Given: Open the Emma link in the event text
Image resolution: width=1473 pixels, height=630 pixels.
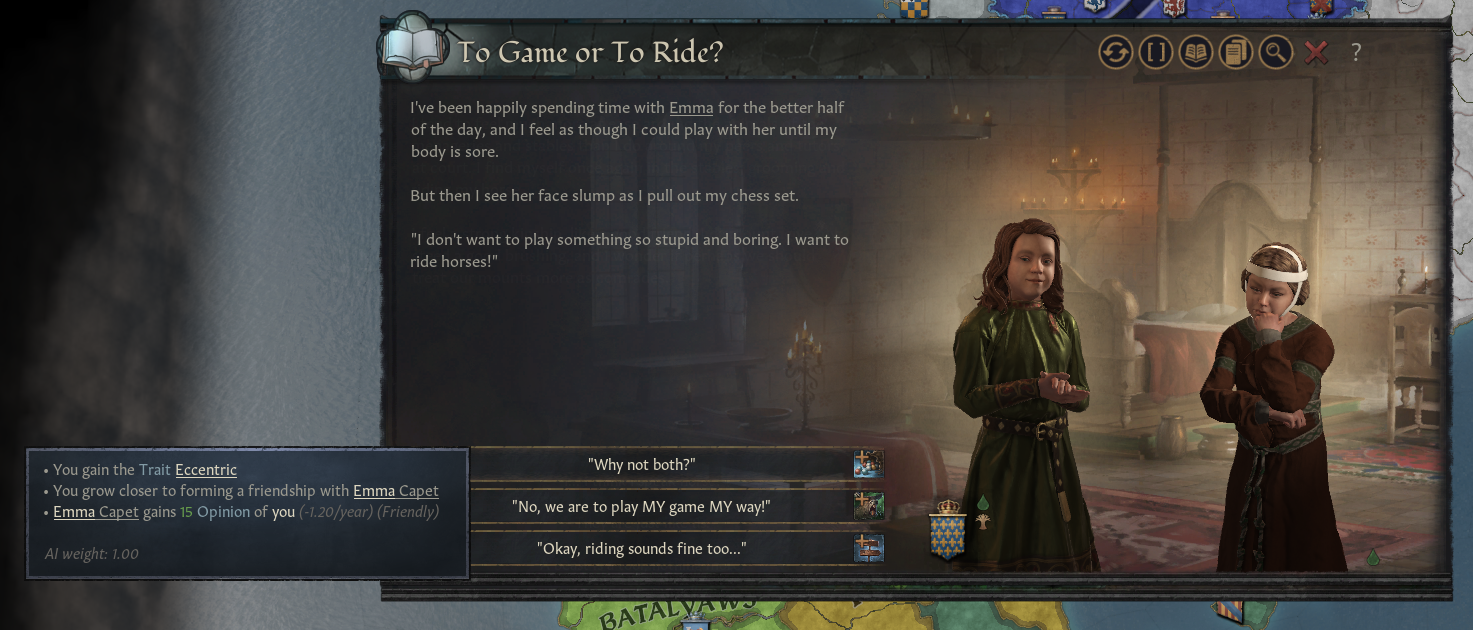Looking at the screenshot, I should click(x=691, y=108).
